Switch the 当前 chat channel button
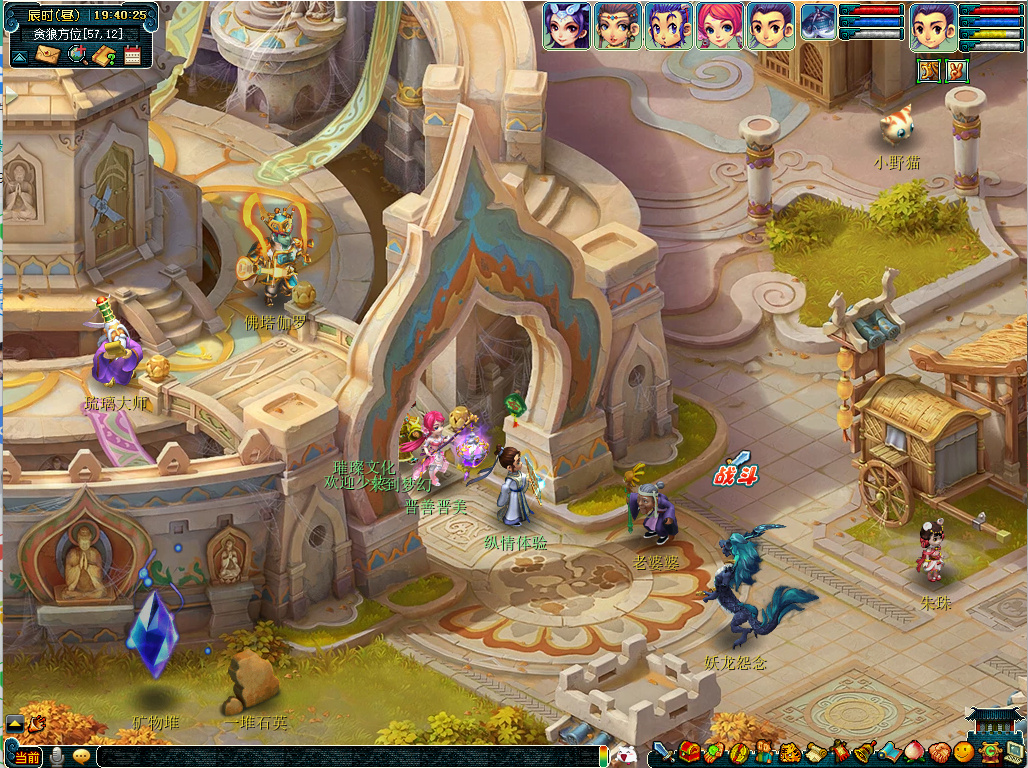Viewport: 1028px width, 768px height. [27, 757]
